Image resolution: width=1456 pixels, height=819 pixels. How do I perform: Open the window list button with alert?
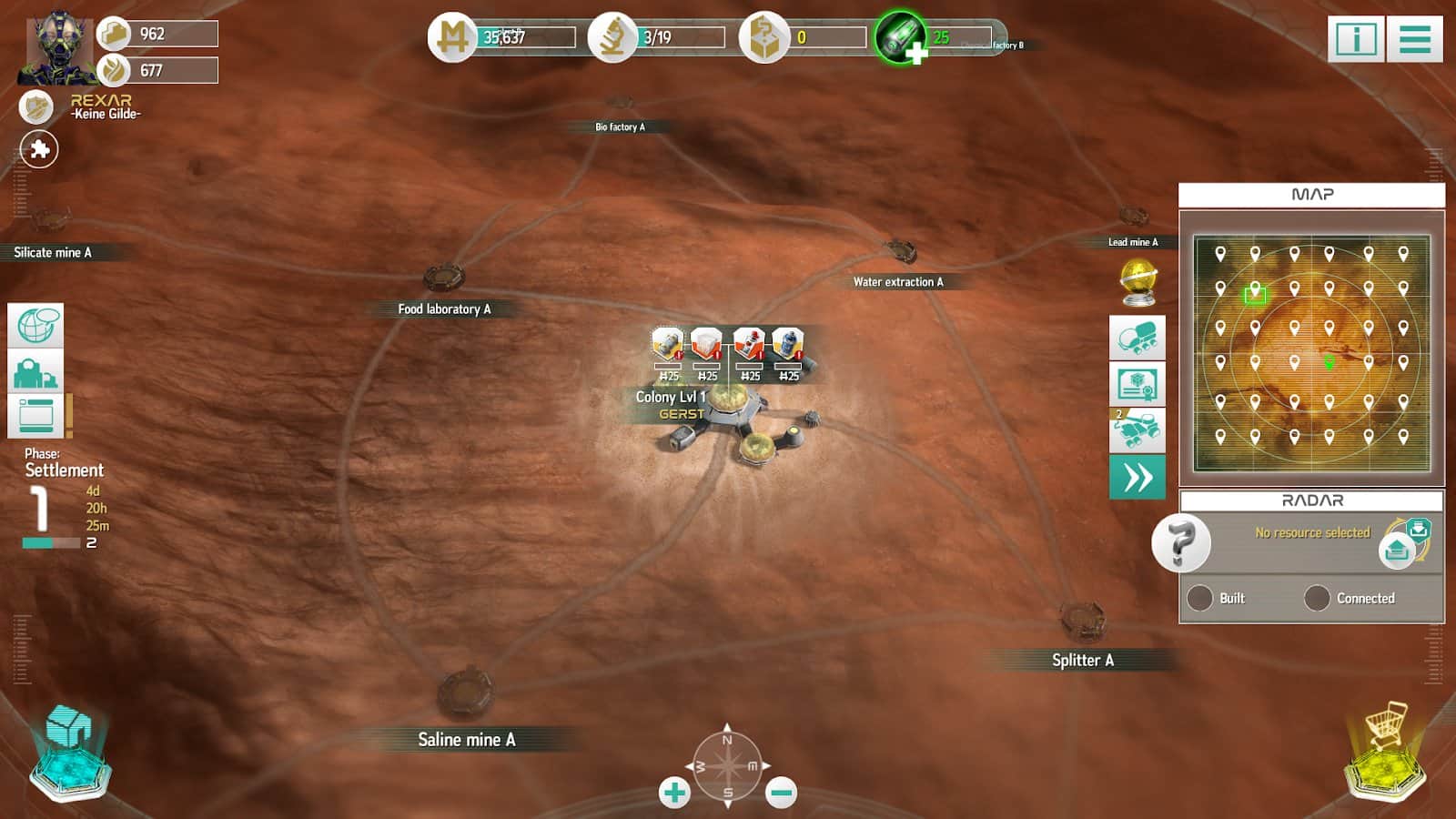pyautogui.click(x=36, y=417)
